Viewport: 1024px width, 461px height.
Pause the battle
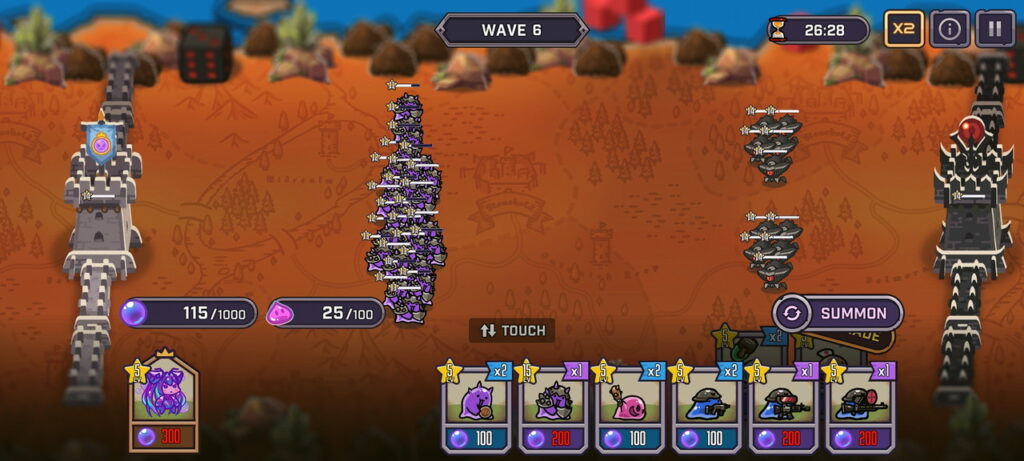pos(994,29)
